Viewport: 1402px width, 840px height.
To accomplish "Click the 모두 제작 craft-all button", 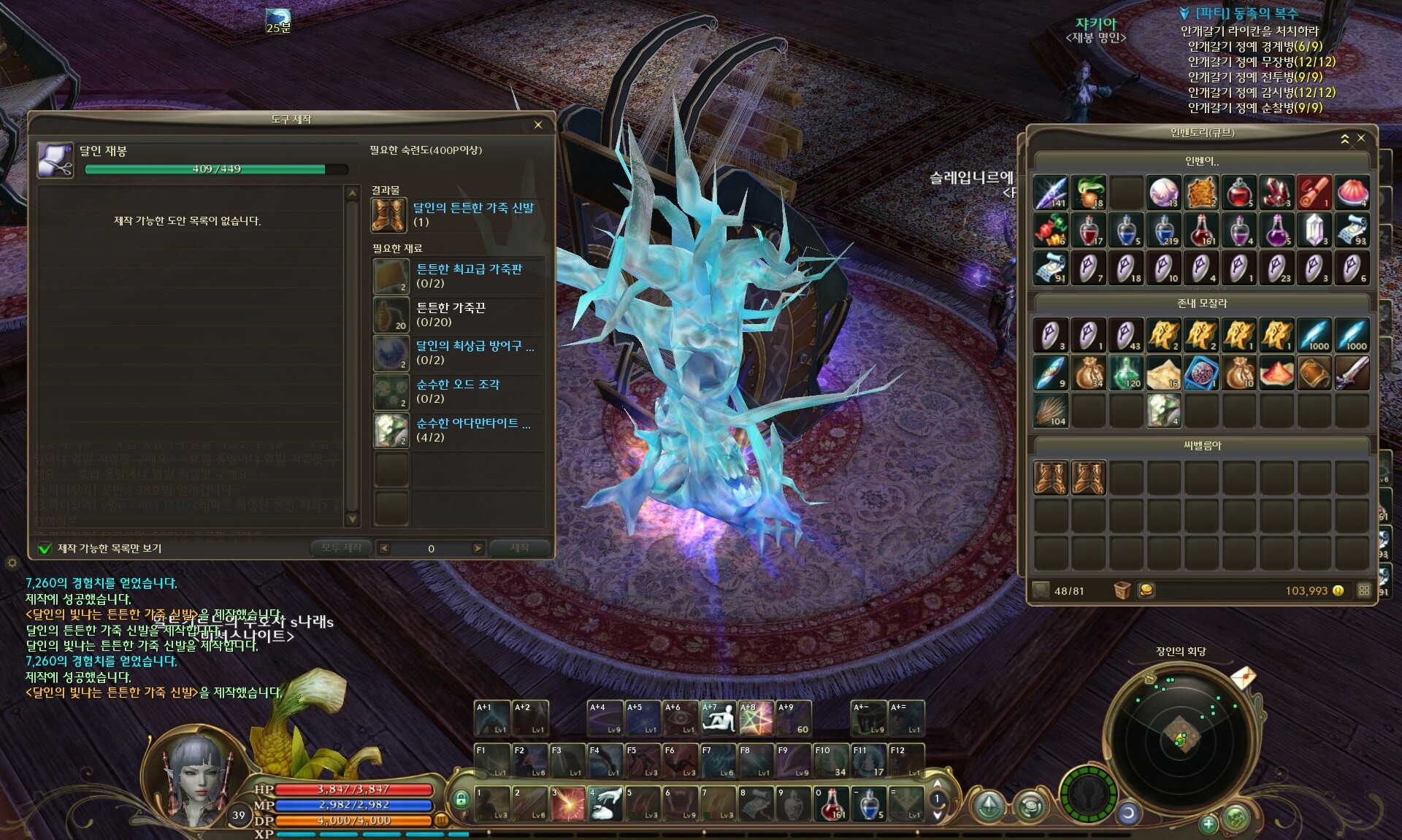I will point(341,548).
